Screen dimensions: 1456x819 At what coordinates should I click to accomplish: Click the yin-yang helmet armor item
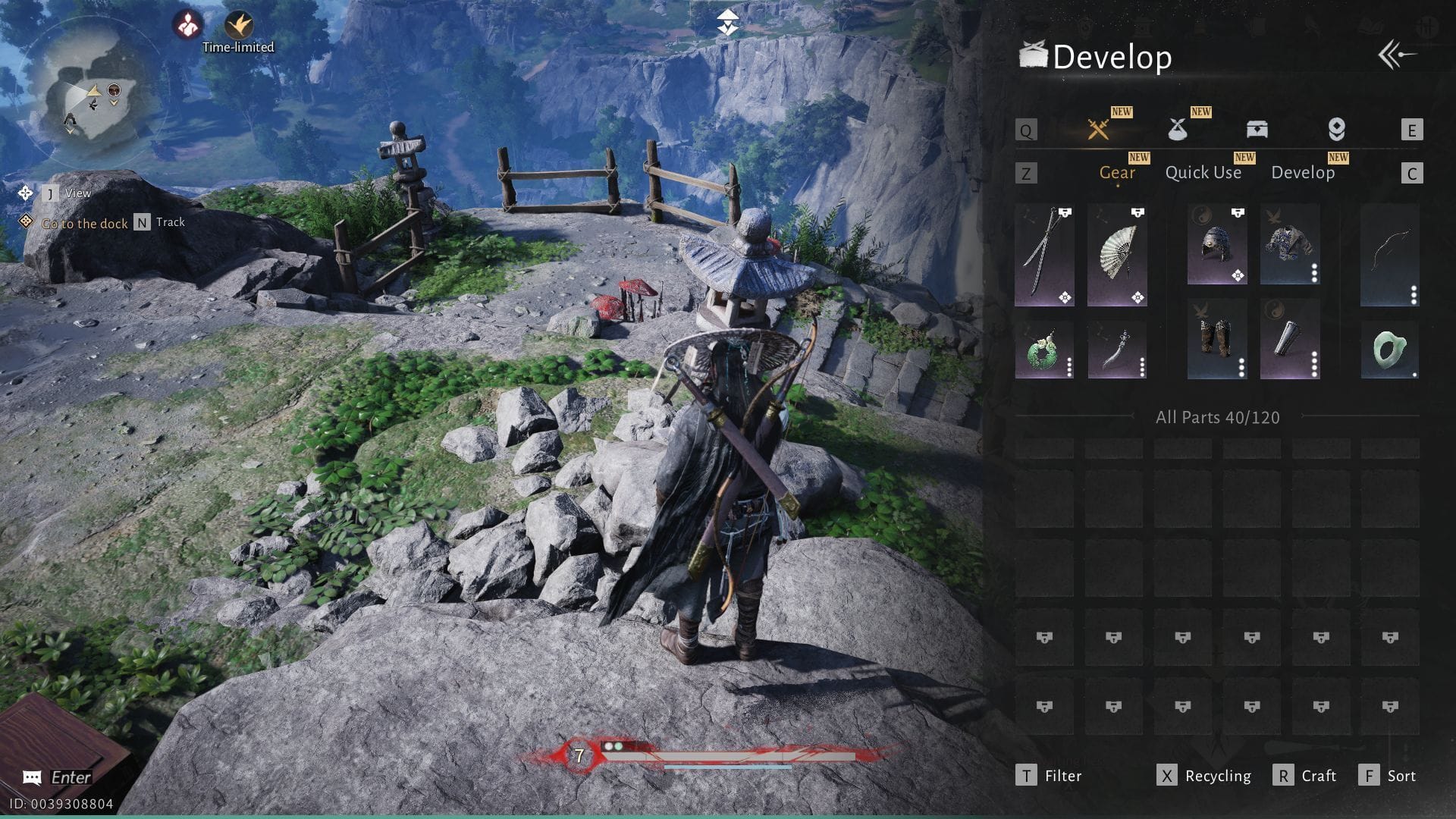(1216, 244)
